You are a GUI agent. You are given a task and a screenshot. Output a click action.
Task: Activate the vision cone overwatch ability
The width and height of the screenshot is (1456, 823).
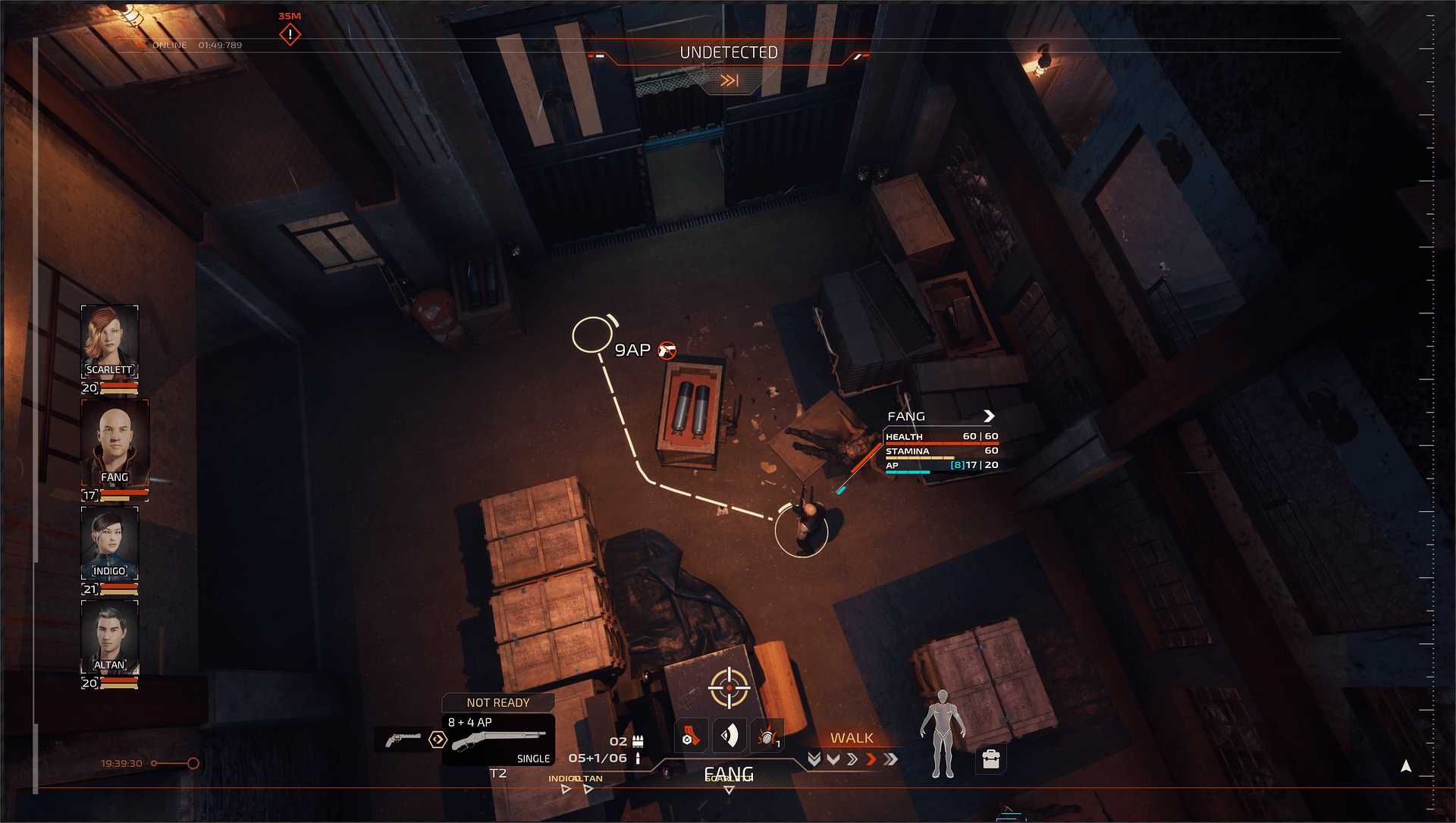pos(730,736)
